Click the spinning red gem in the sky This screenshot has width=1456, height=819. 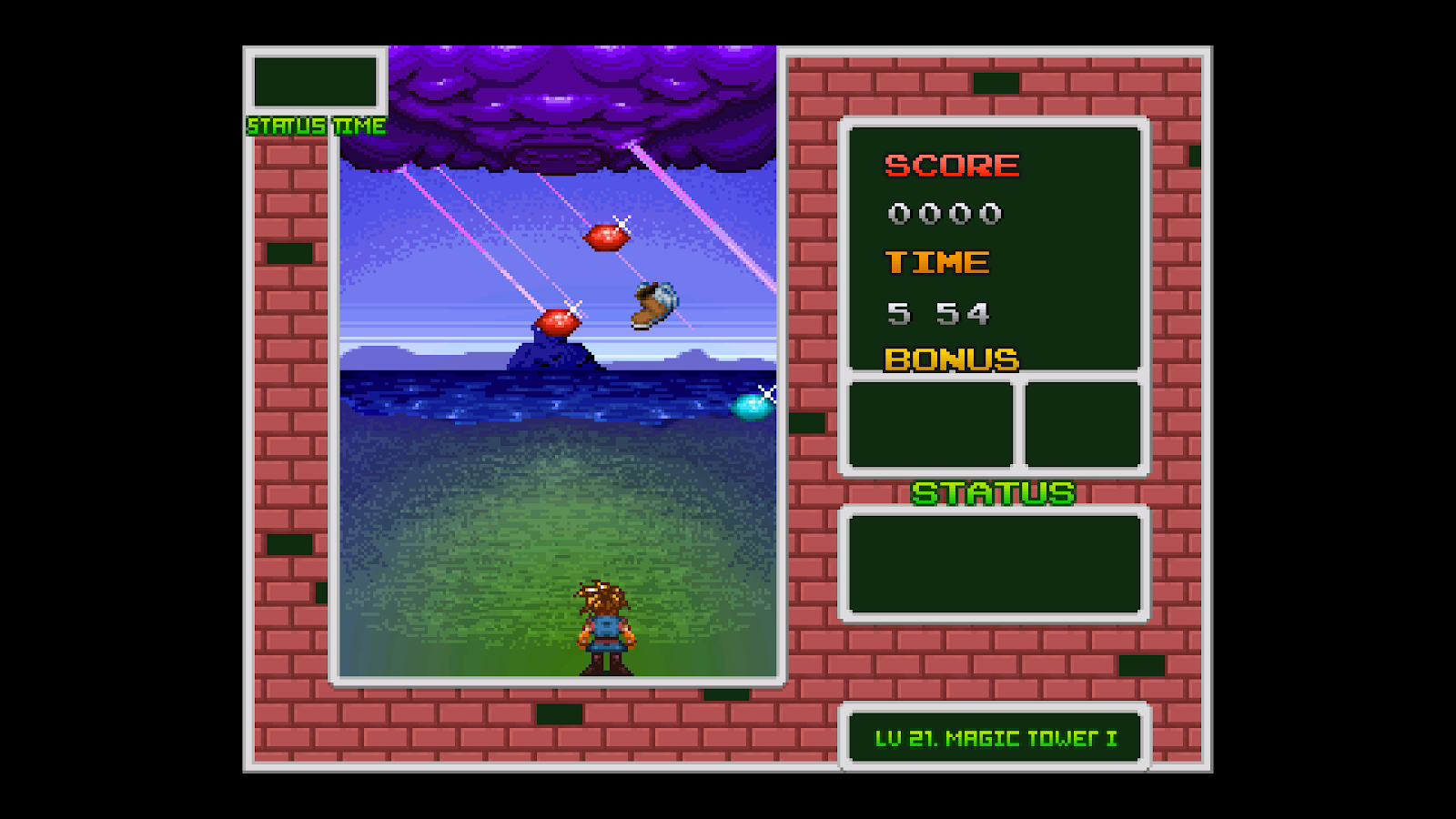(608, 236)
